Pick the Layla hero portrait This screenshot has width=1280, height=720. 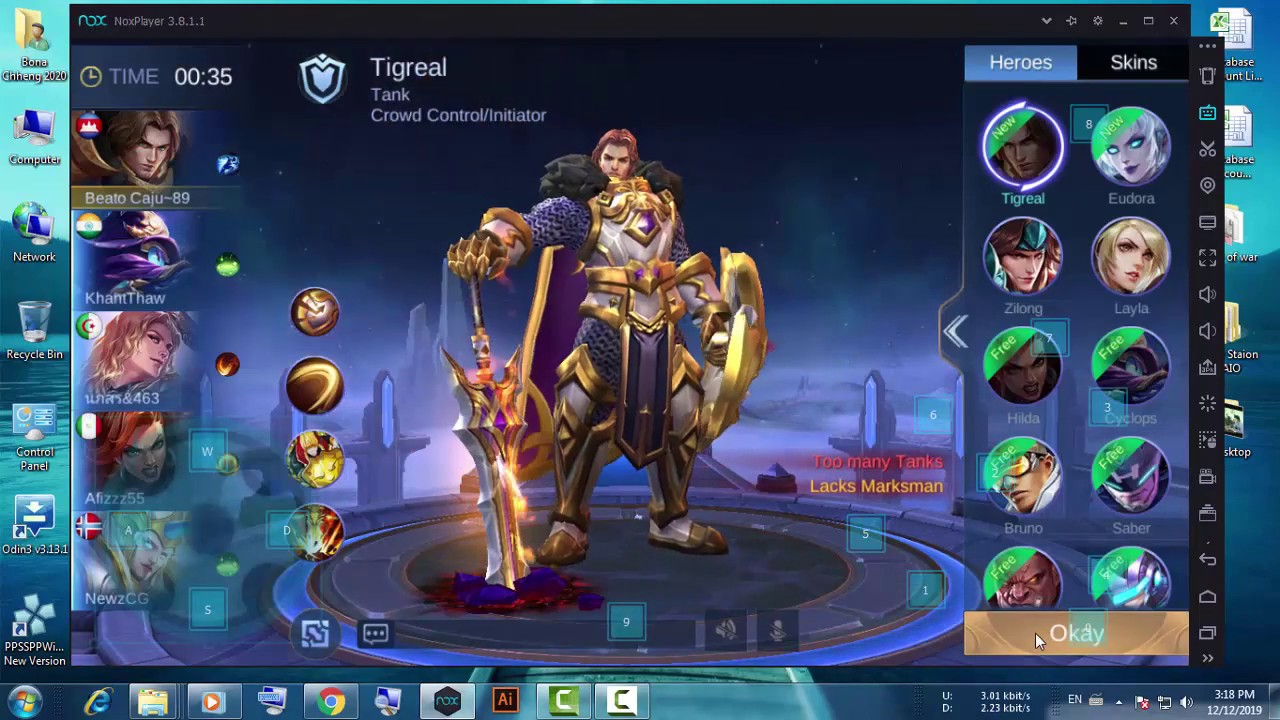1131,258
